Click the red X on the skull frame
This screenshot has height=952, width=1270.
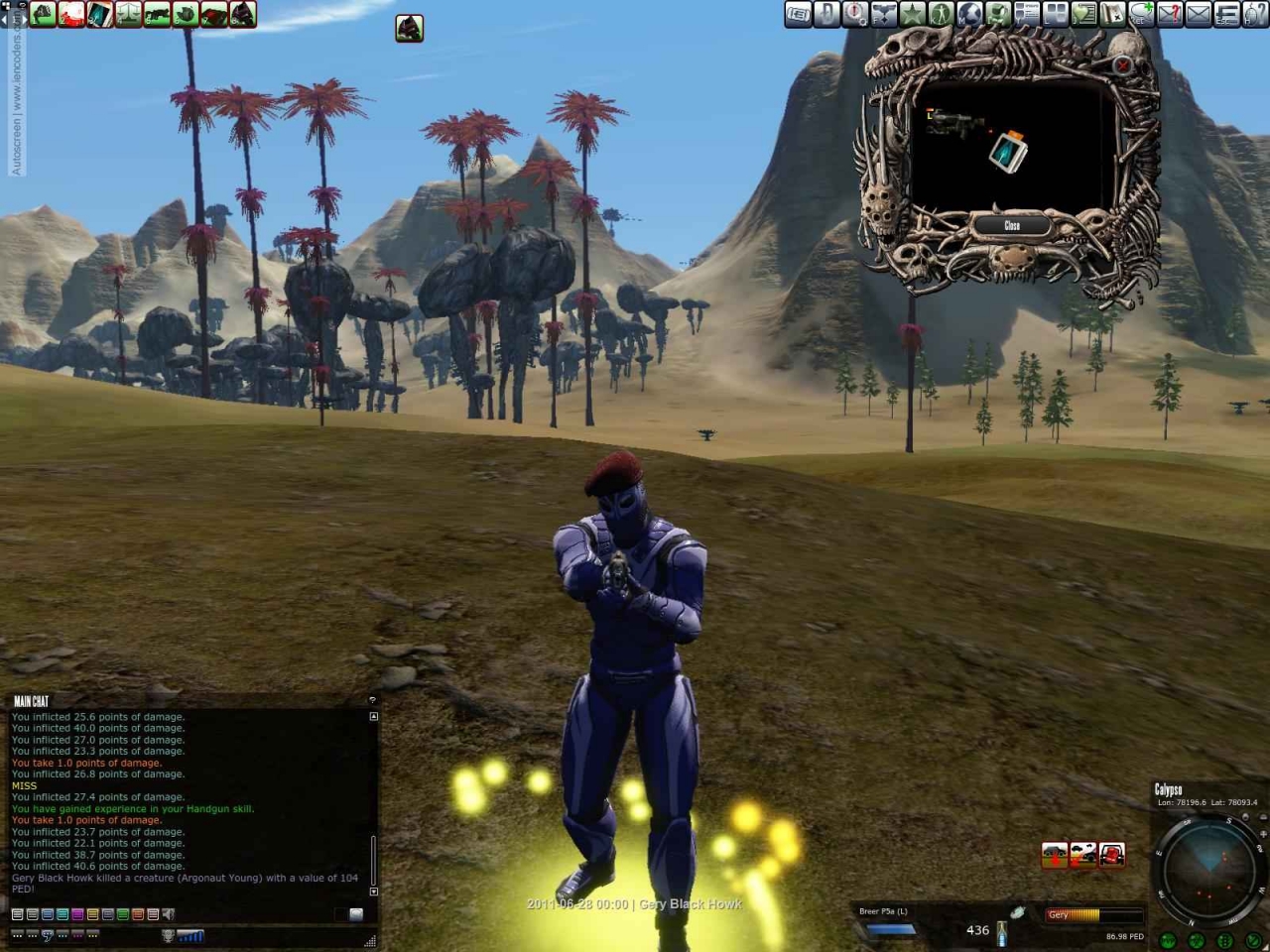coord(1122,65)
